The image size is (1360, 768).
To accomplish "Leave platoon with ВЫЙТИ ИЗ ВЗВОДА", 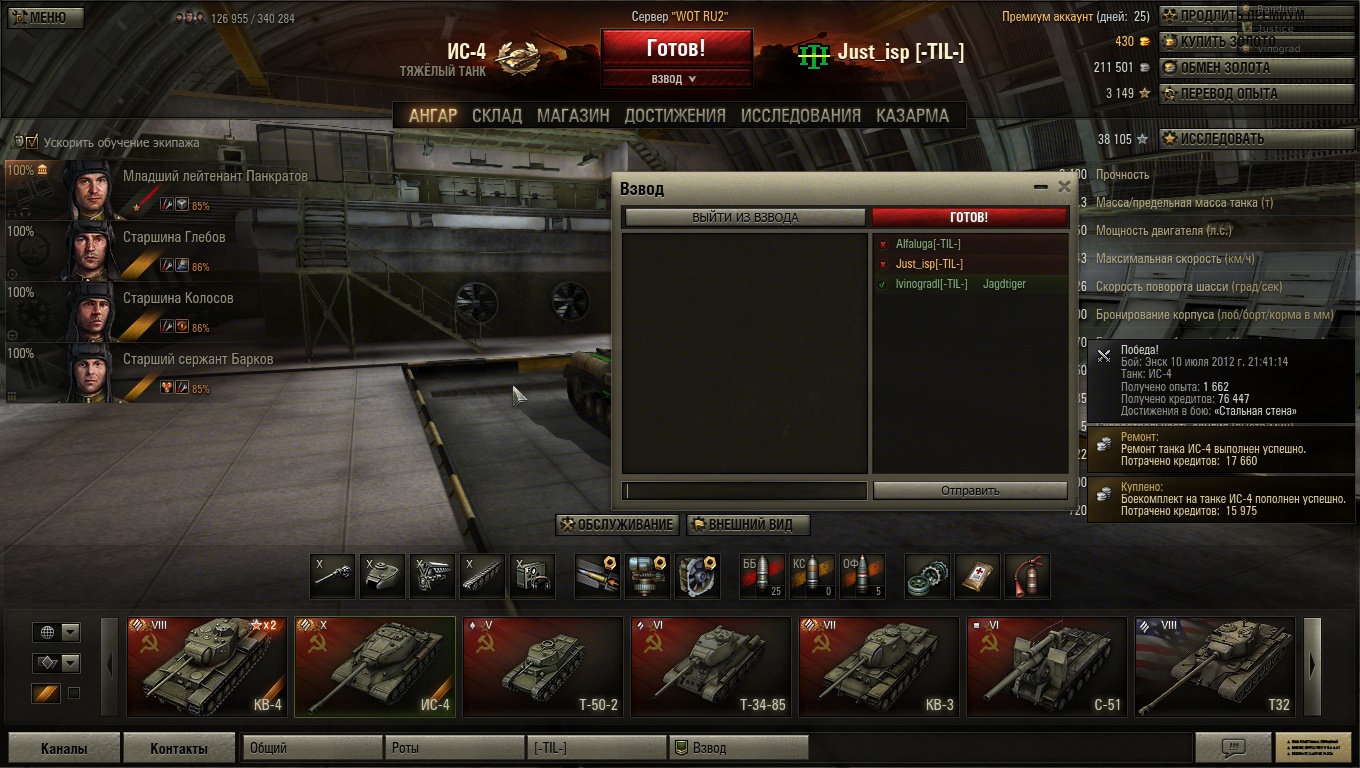I will pyautogui.click(x=745, y=217).
